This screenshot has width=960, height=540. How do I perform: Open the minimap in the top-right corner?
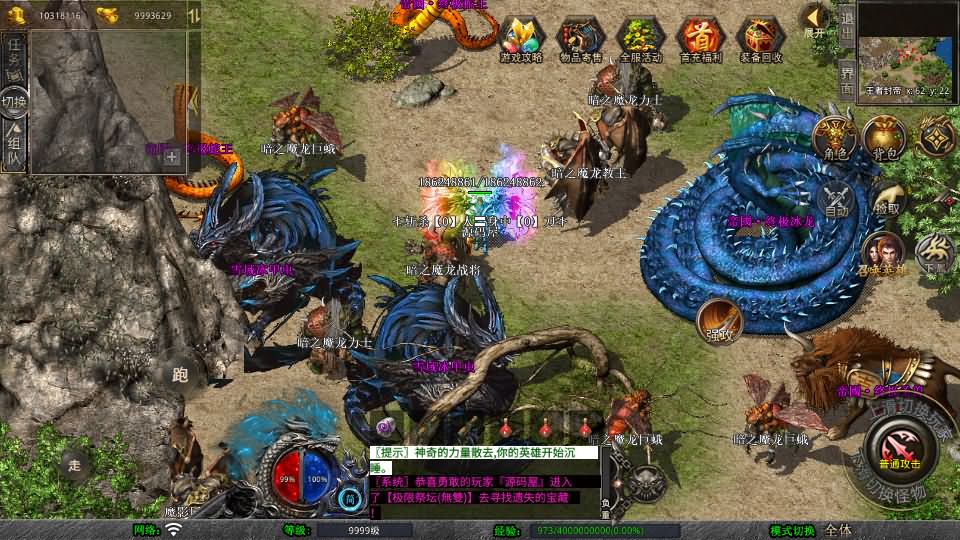click(907, 43)
